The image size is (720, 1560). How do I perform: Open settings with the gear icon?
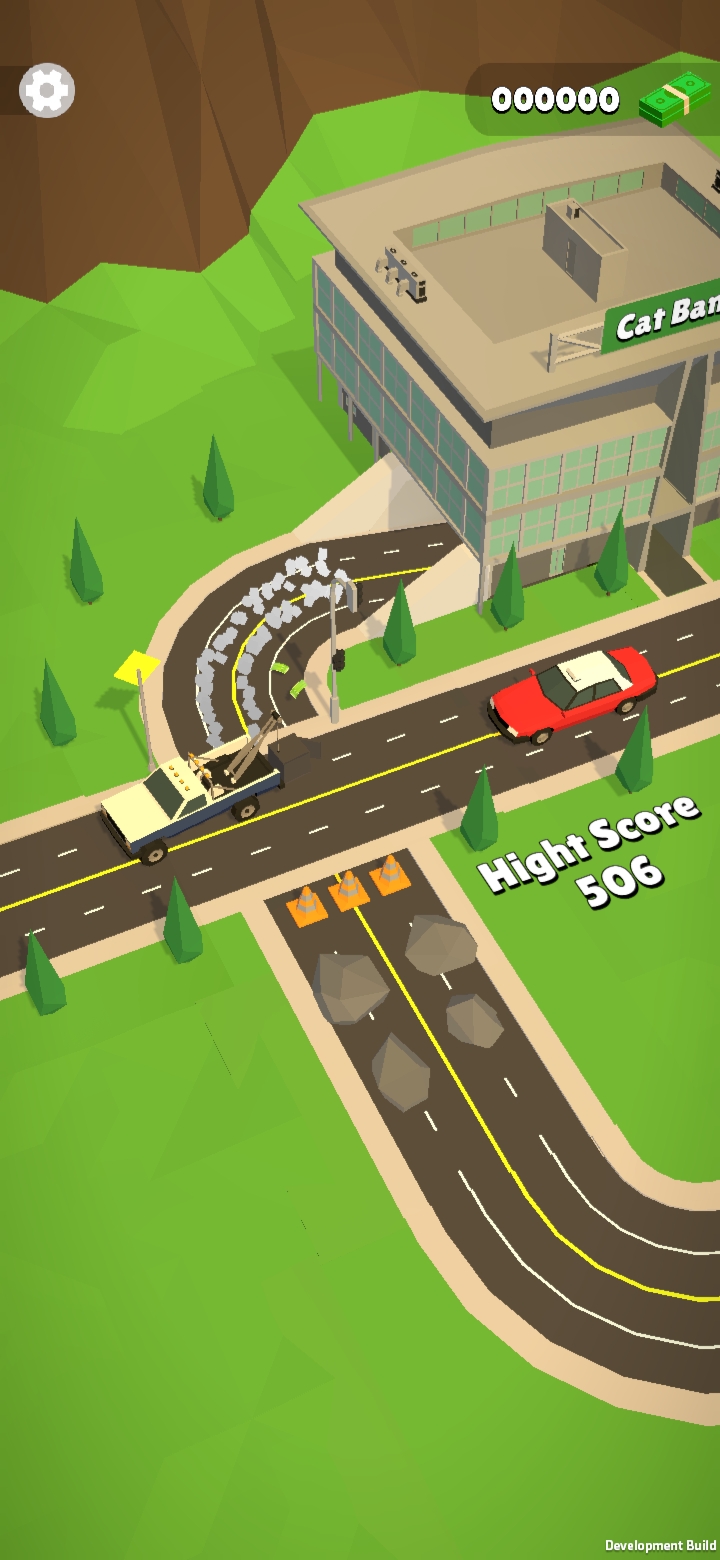(x=47, y=92)
